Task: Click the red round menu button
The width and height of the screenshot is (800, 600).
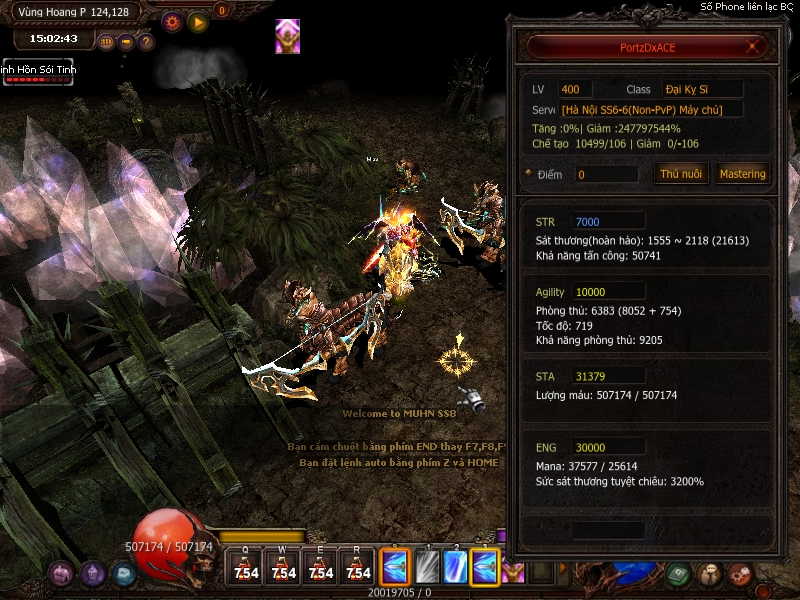Action: [740, 574]
